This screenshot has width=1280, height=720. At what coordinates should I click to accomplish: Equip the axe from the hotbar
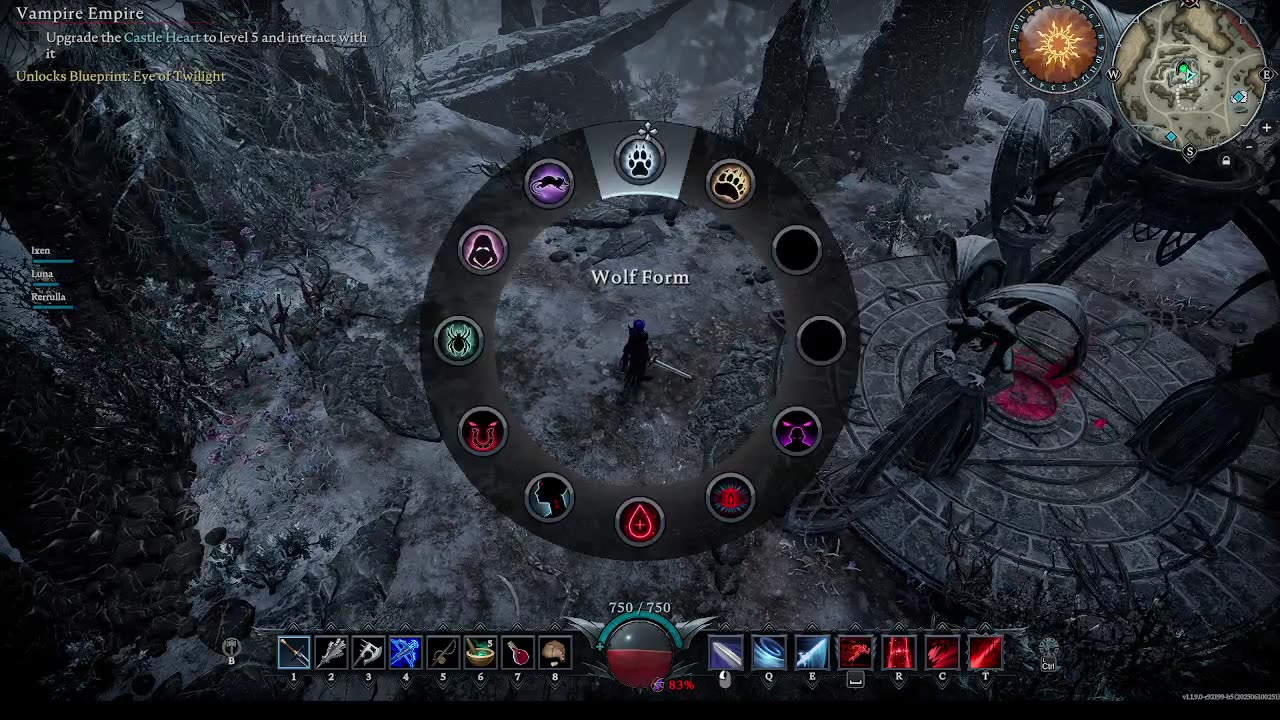point(368,653)
